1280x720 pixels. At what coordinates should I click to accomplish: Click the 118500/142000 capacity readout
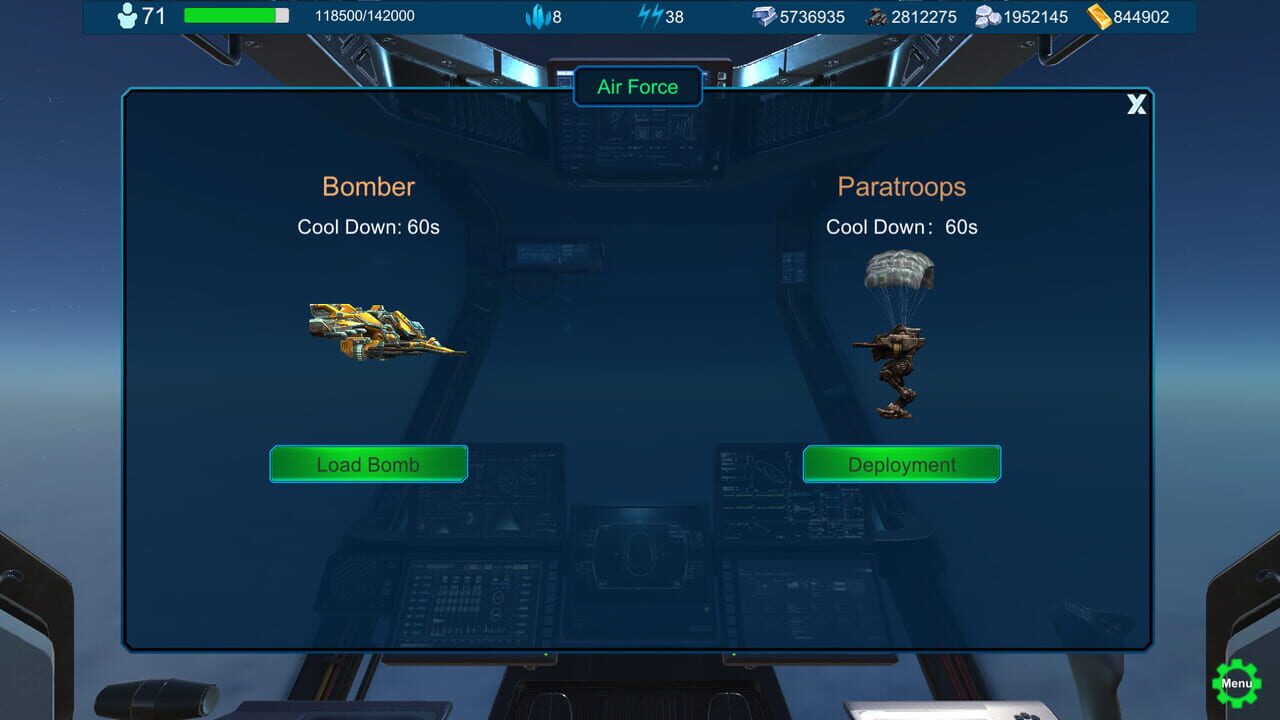click(x=364, y=16)
